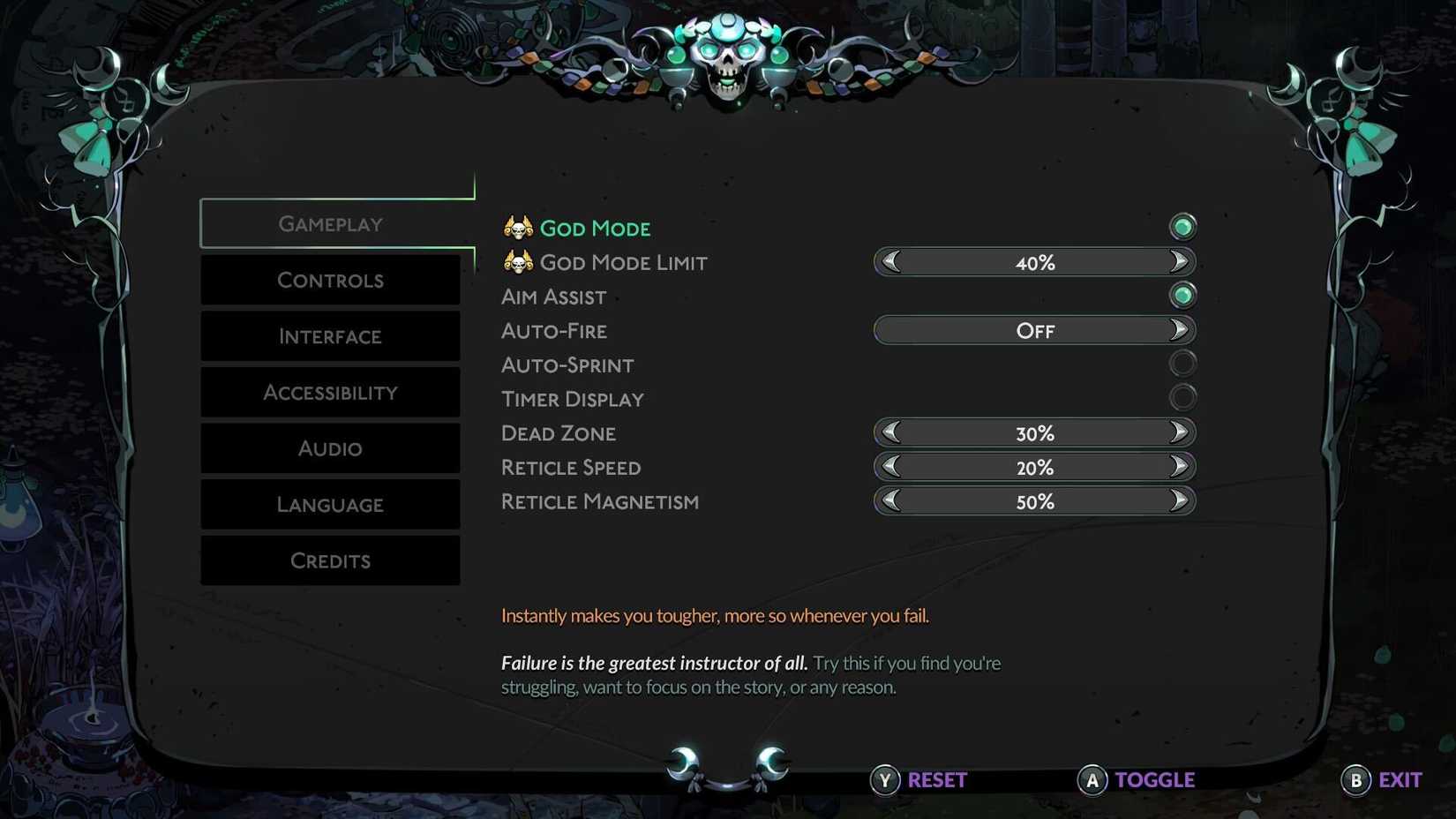Go to the Audio settings tab

pos(330,448)
